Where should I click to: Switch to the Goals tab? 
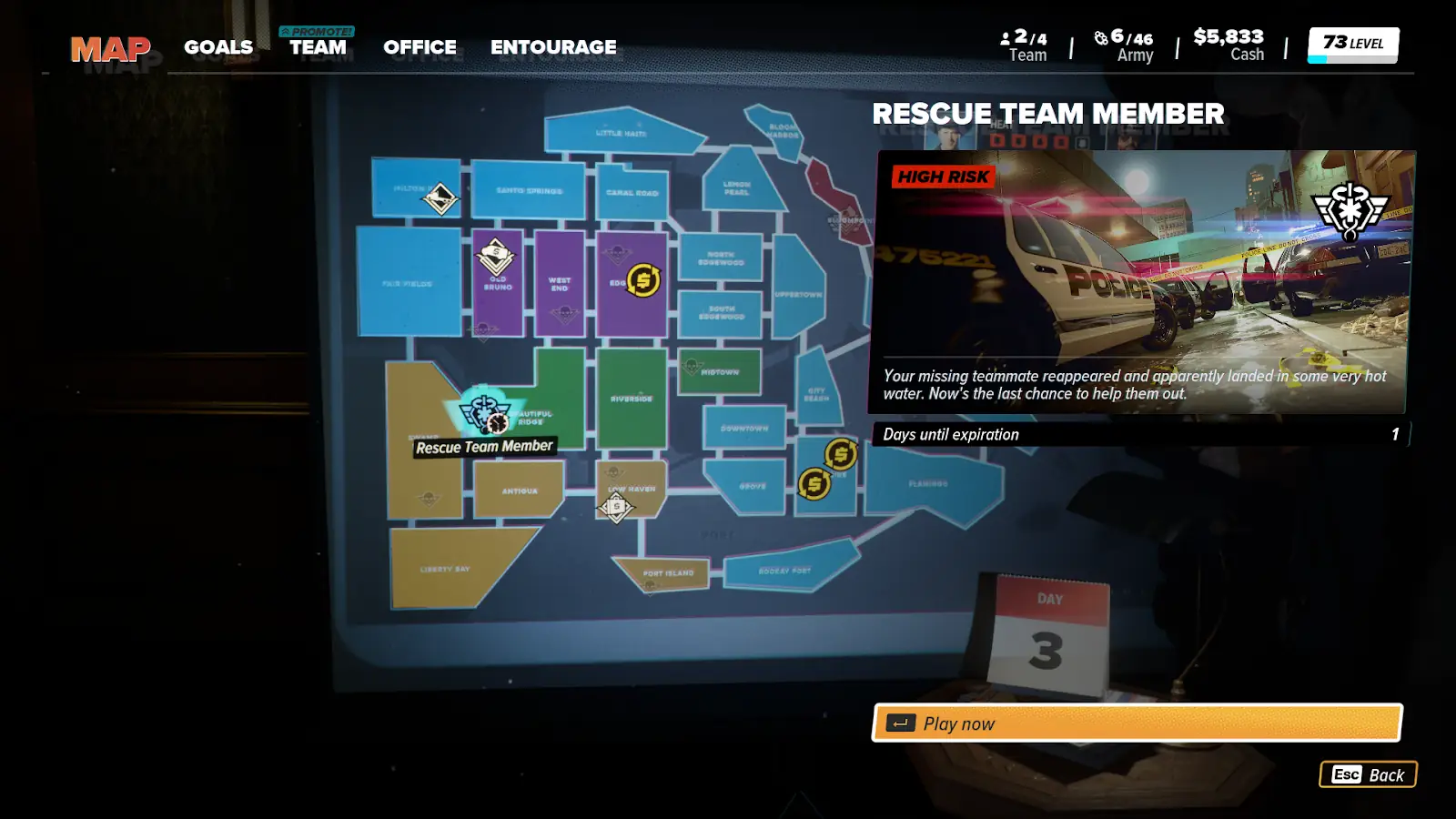click(x=218, y=47)
